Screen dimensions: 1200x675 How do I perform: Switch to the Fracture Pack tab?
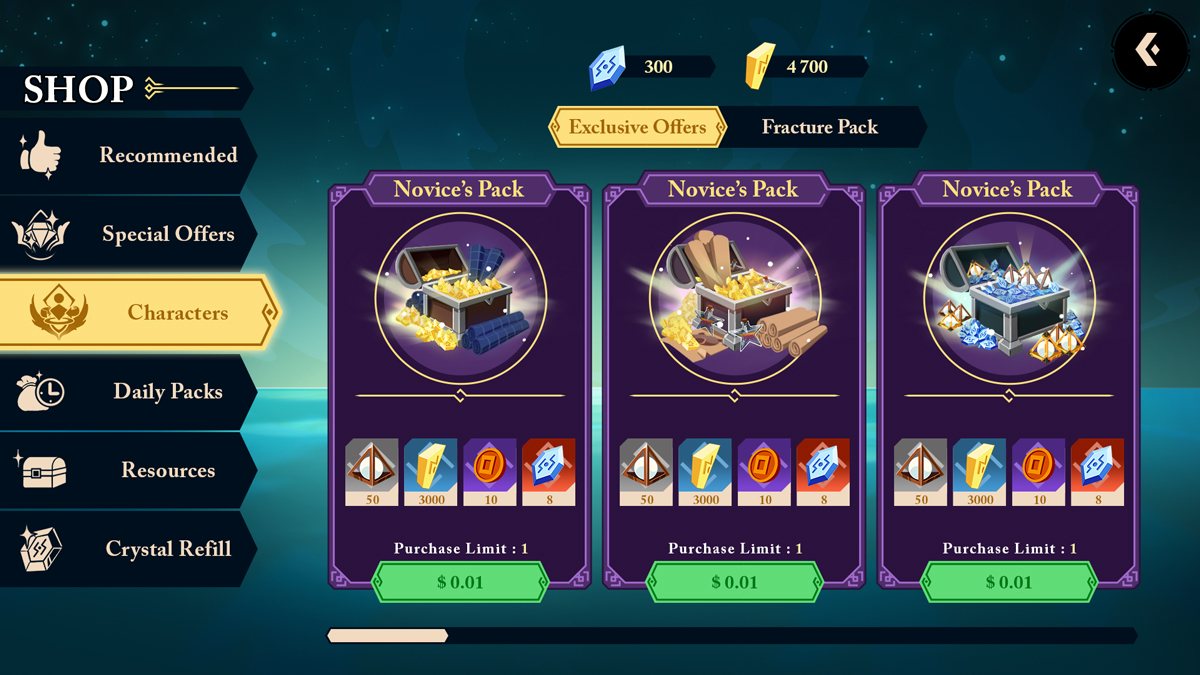[820, 127]
